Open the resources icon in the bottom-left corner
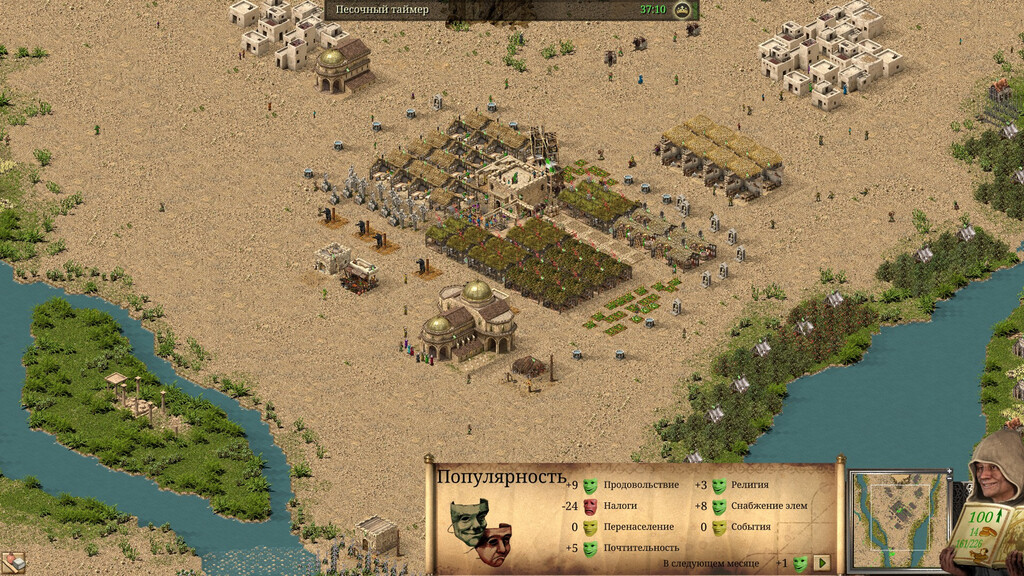Screen dimensions: 1024x576 click(x=12, y=563)
